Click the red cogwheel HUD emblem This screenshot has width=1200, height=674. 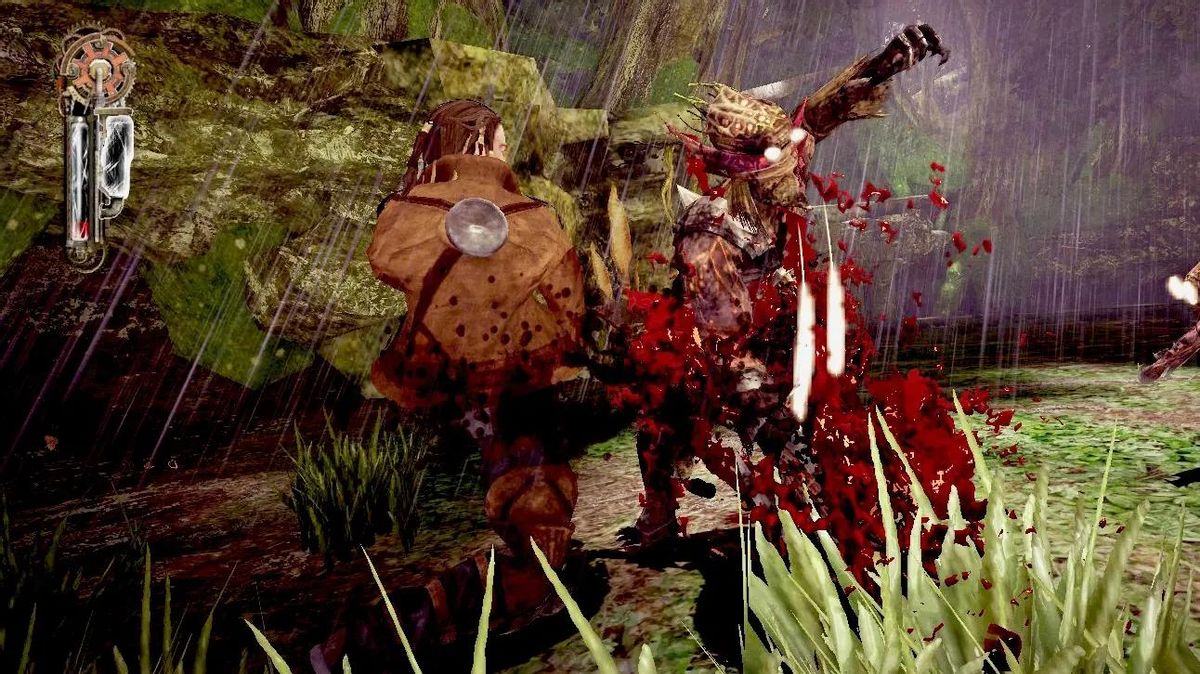click(x=96, y=68)
